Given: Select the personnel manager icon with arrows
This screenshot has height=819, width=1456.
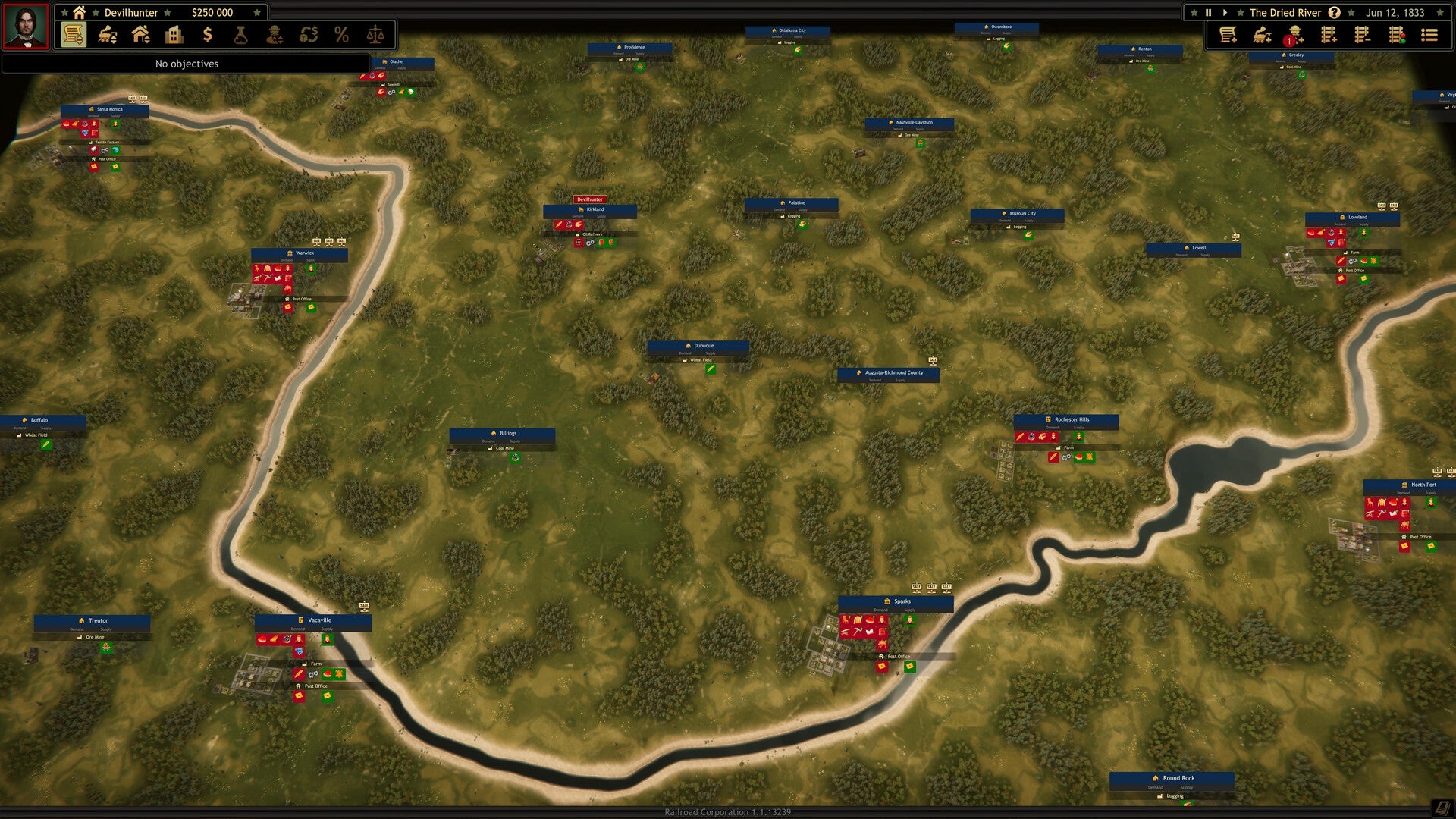Looking at the screenshot, I should coord(275,35).
